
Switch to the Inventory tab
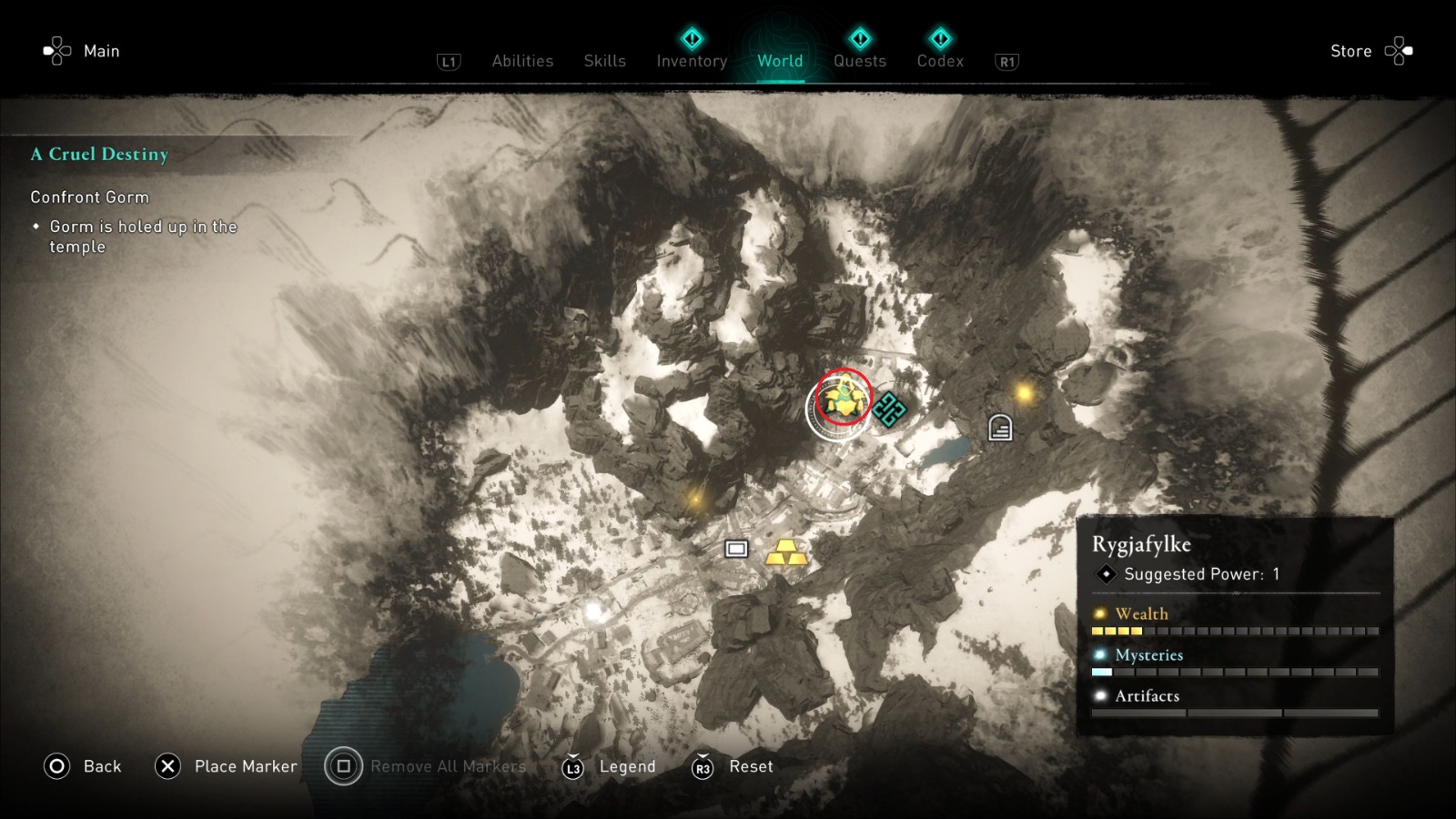pos(691,61)
